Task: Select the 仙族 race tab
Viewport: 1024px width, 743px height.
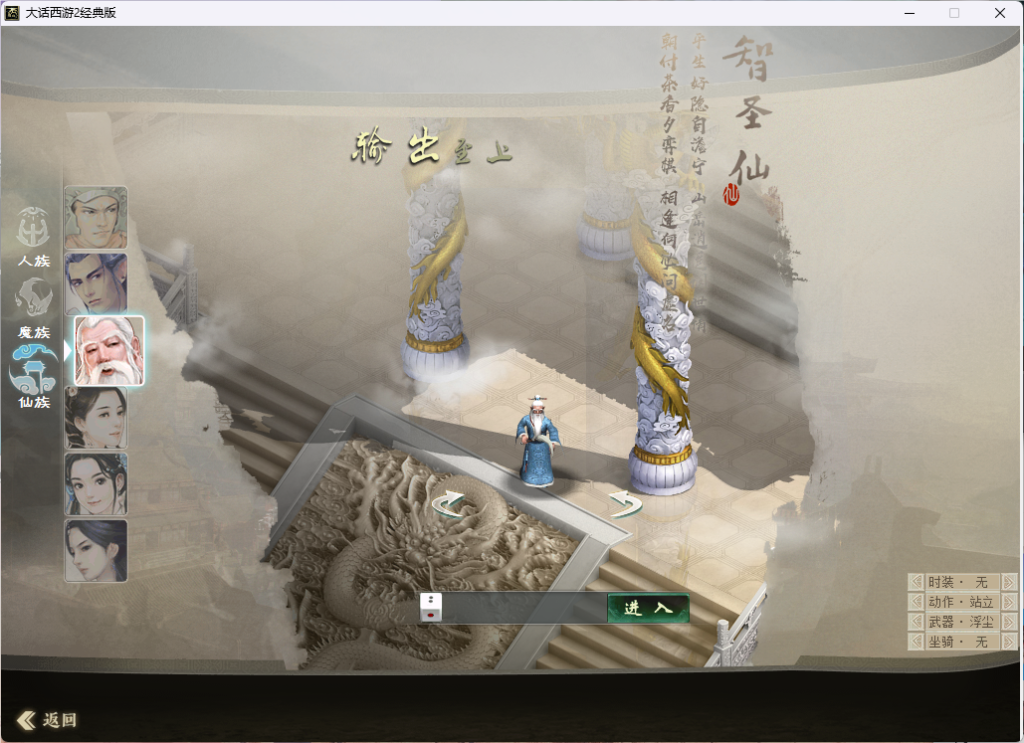Action: pyautogui.click(x=33, y=377)
